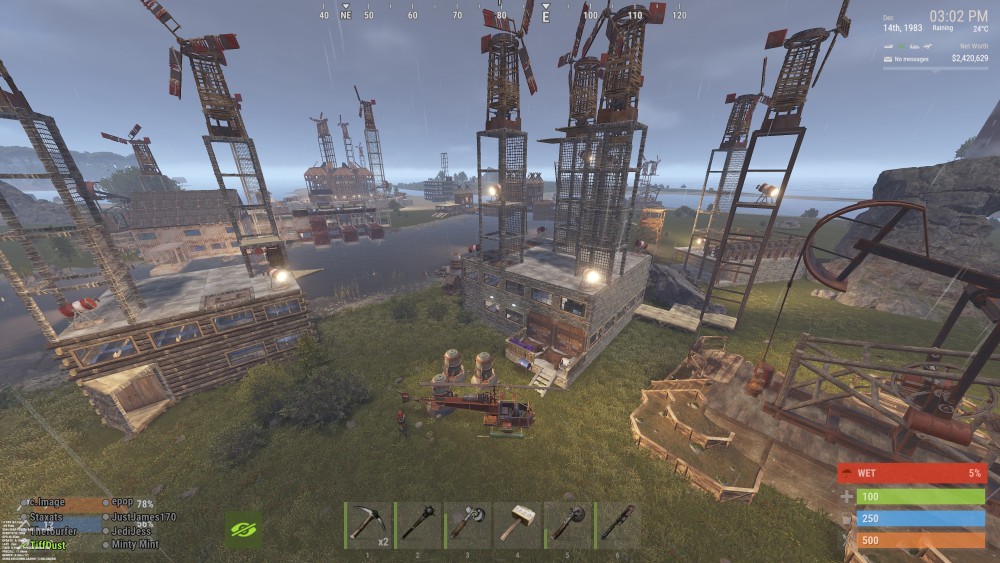Choose the hatchet in hotbar slot 3
Image resolution: width=1000 pixels, height=563 pixels.
click(x=468, y=524)
